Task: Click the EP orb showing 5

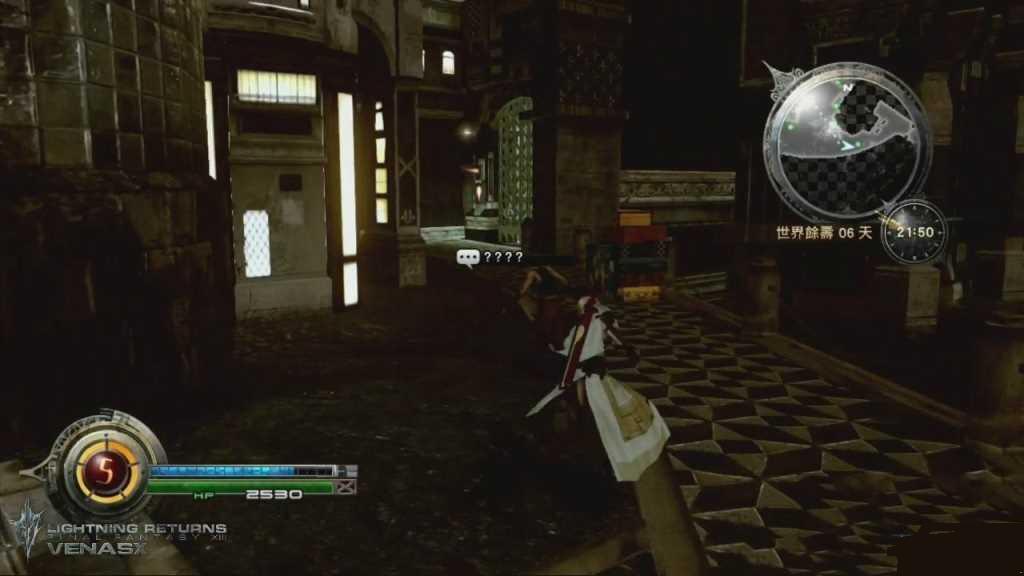Action: coord(105,471)
